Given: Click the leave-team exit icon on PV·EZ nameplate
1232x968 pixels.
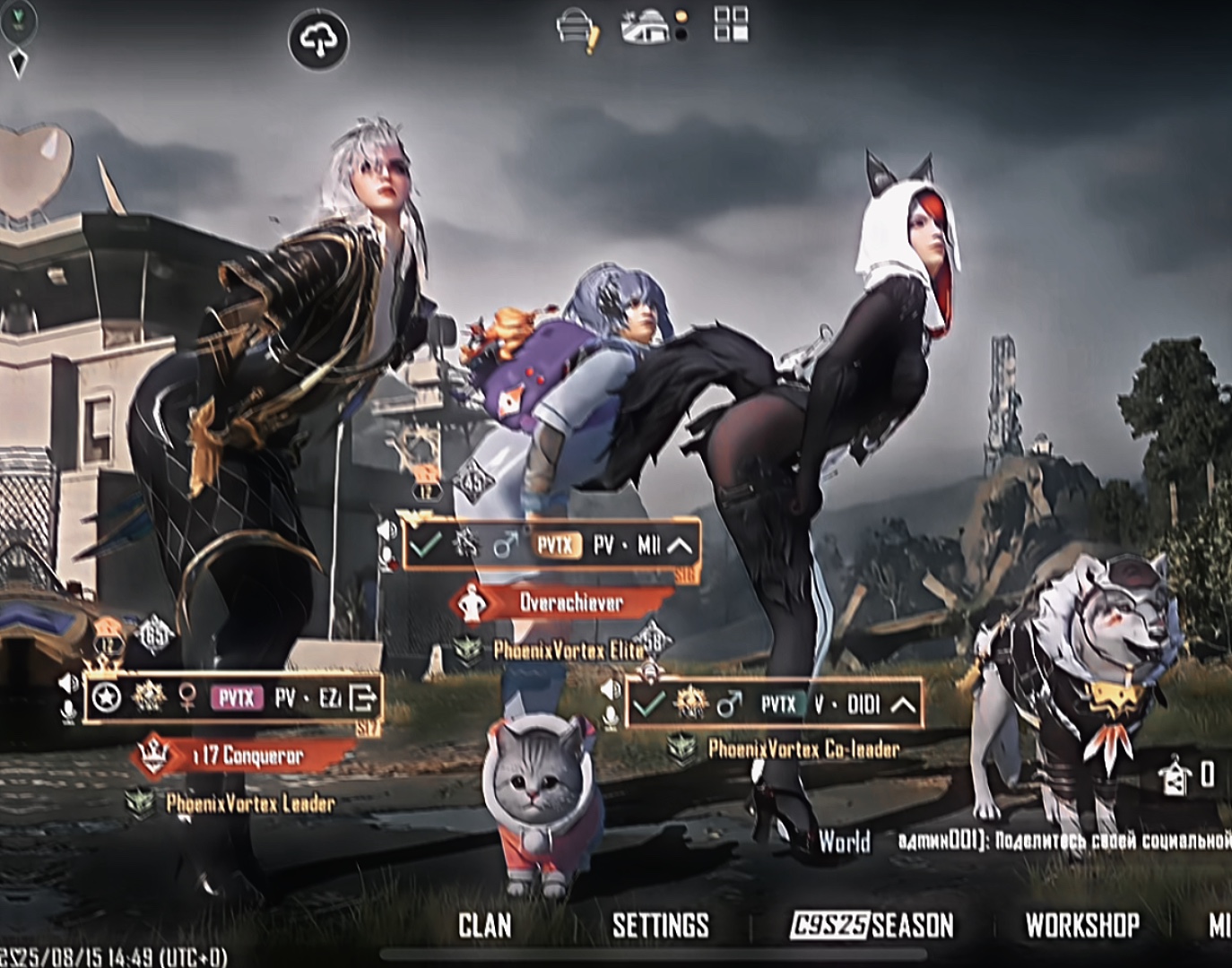Looking at the screenshot, I should (363, 697).
